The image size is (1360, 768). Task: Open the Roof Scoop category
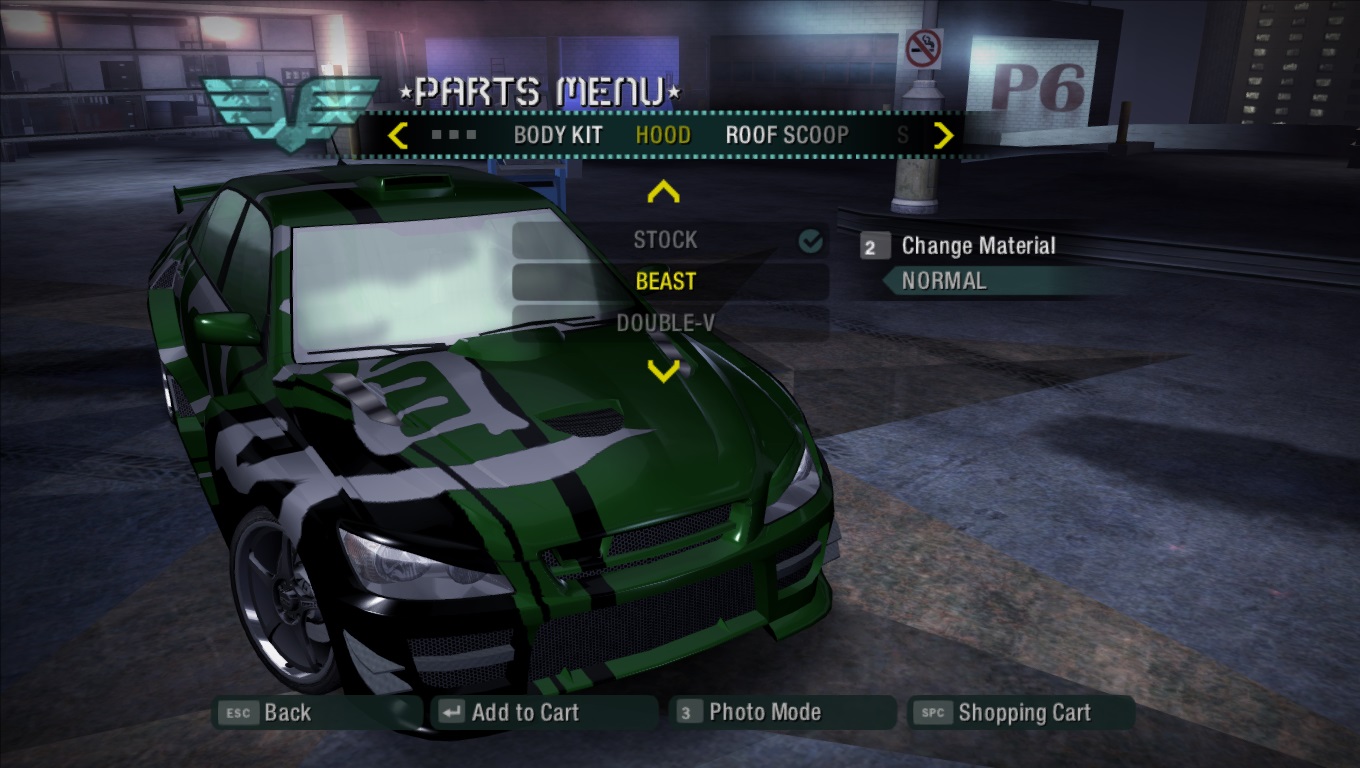(787, 135)
